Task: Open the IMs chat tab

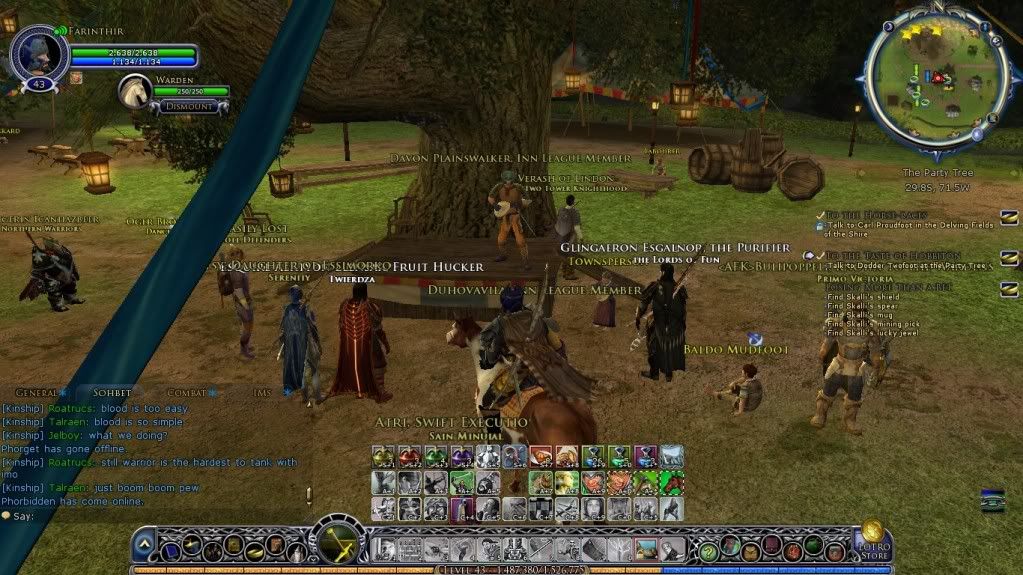Action: click(x=262, y=393)
